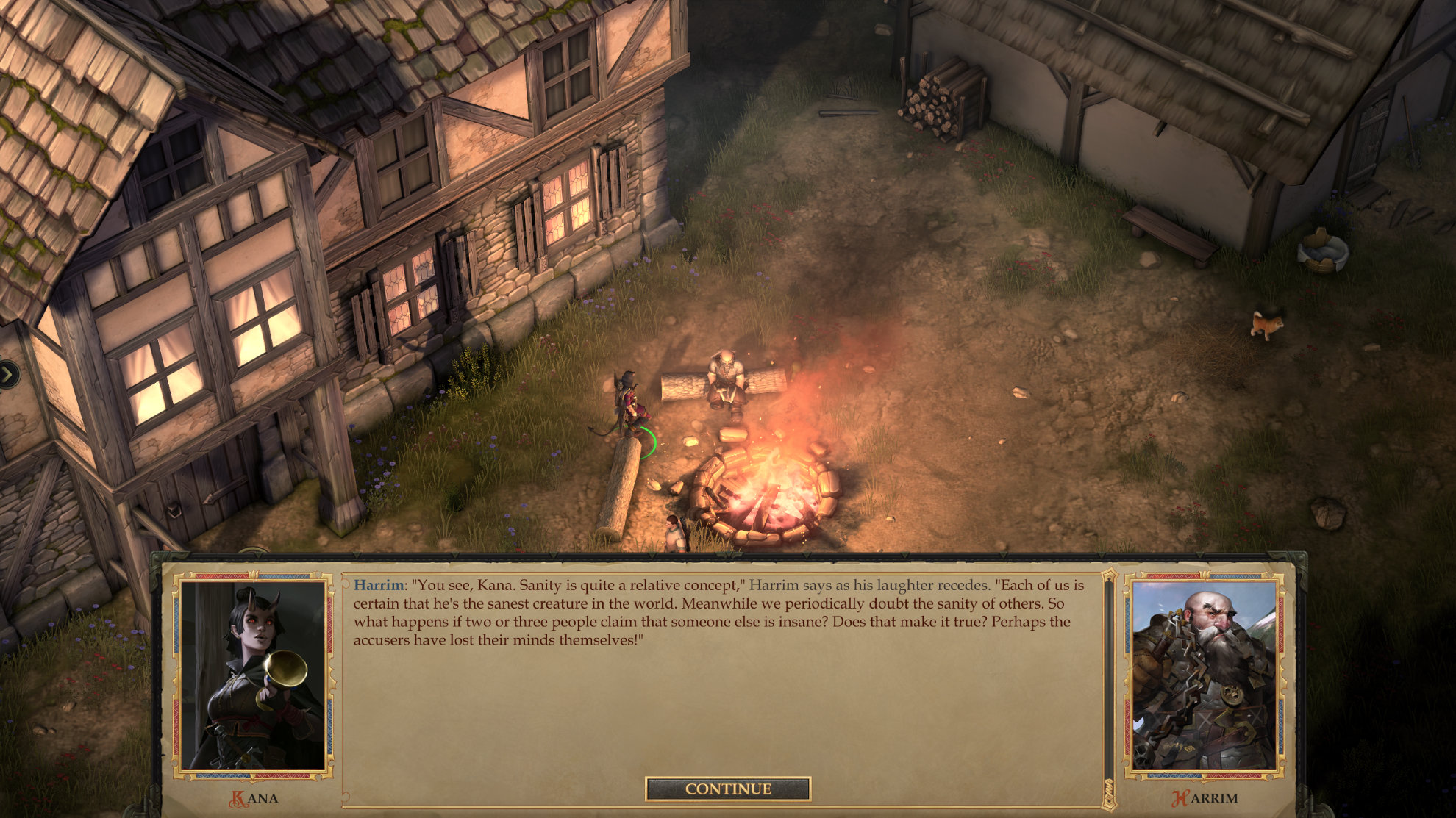
Task: Click the dialogue text scrollbar
Action: coord(1108,684)
